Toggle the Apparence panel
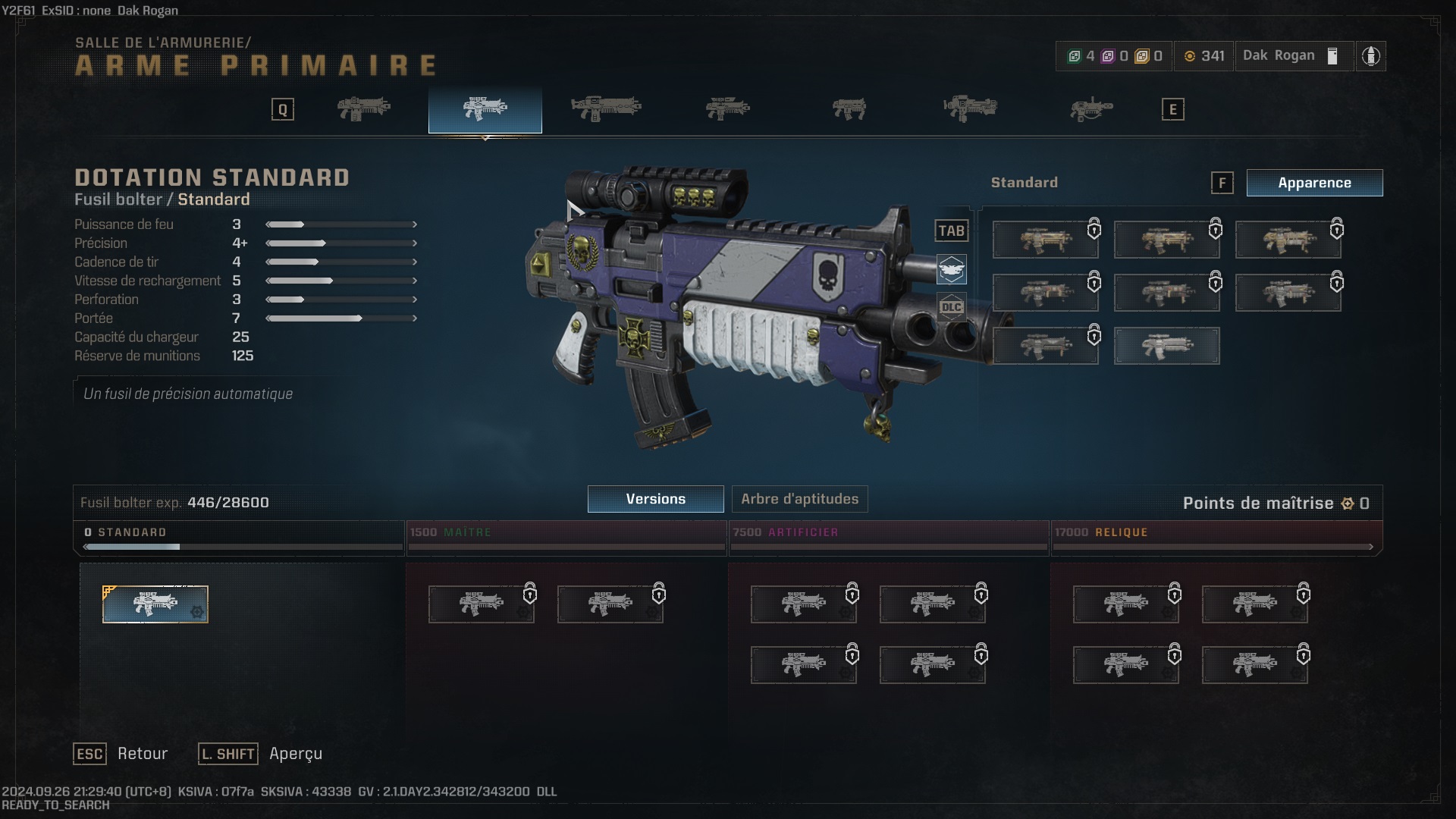This screenshot has width=1456, height=819. (x=1314, y=183)
